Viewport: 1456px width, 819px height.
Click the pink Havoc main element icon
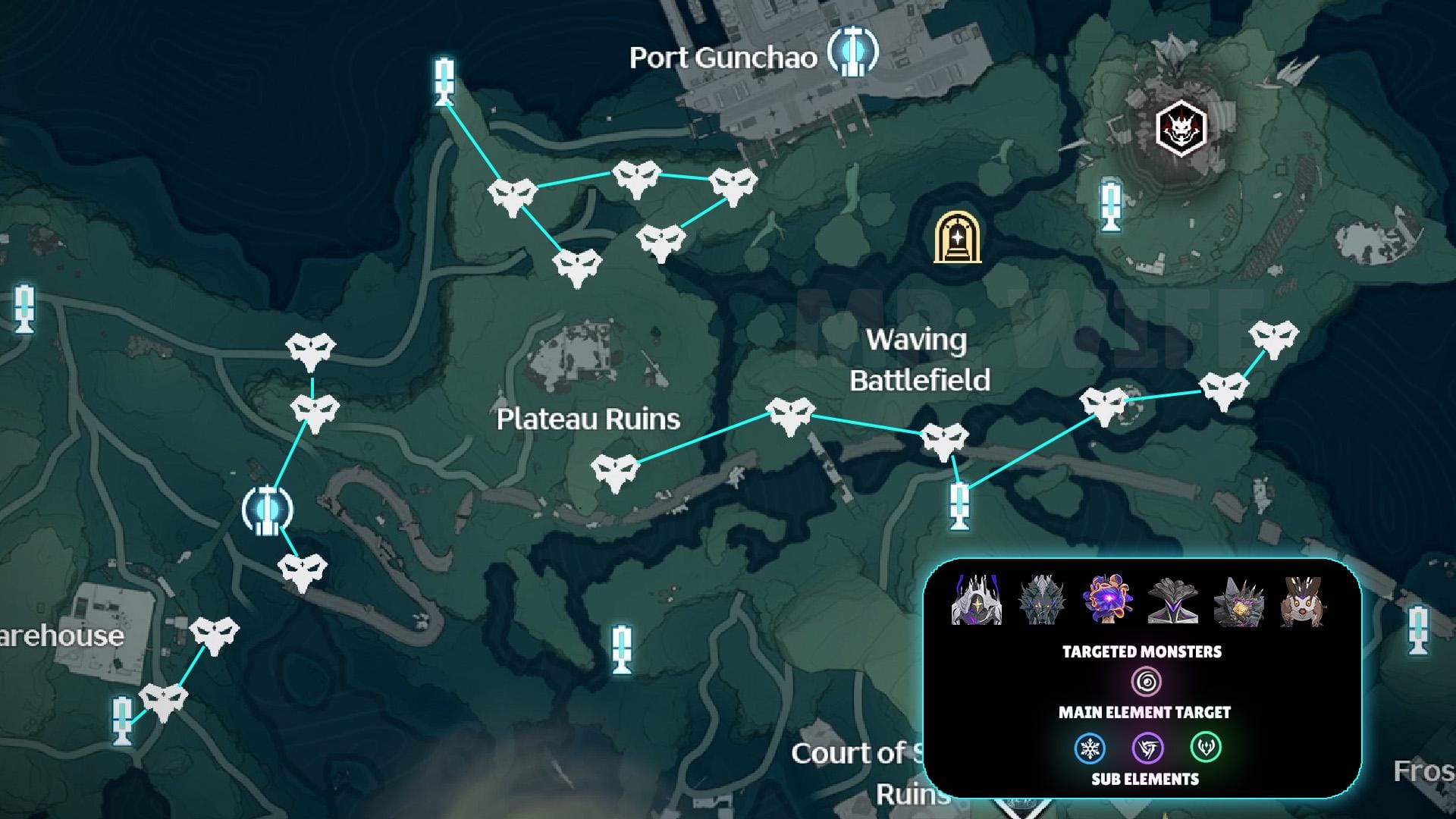tap(1145, 681)
